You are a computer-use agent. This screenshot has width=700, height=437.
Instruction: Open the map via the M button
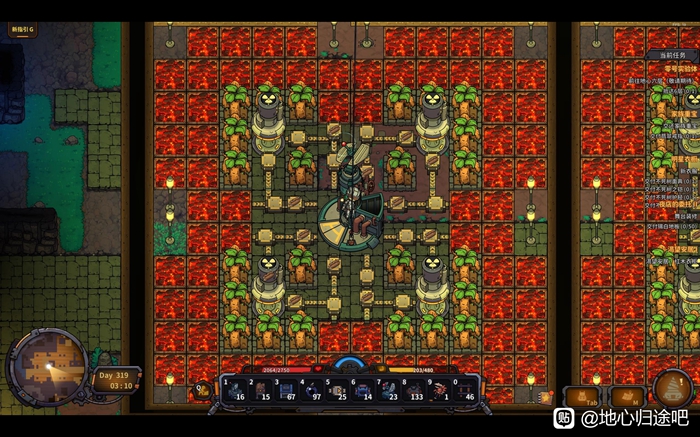tap(628, 397)
